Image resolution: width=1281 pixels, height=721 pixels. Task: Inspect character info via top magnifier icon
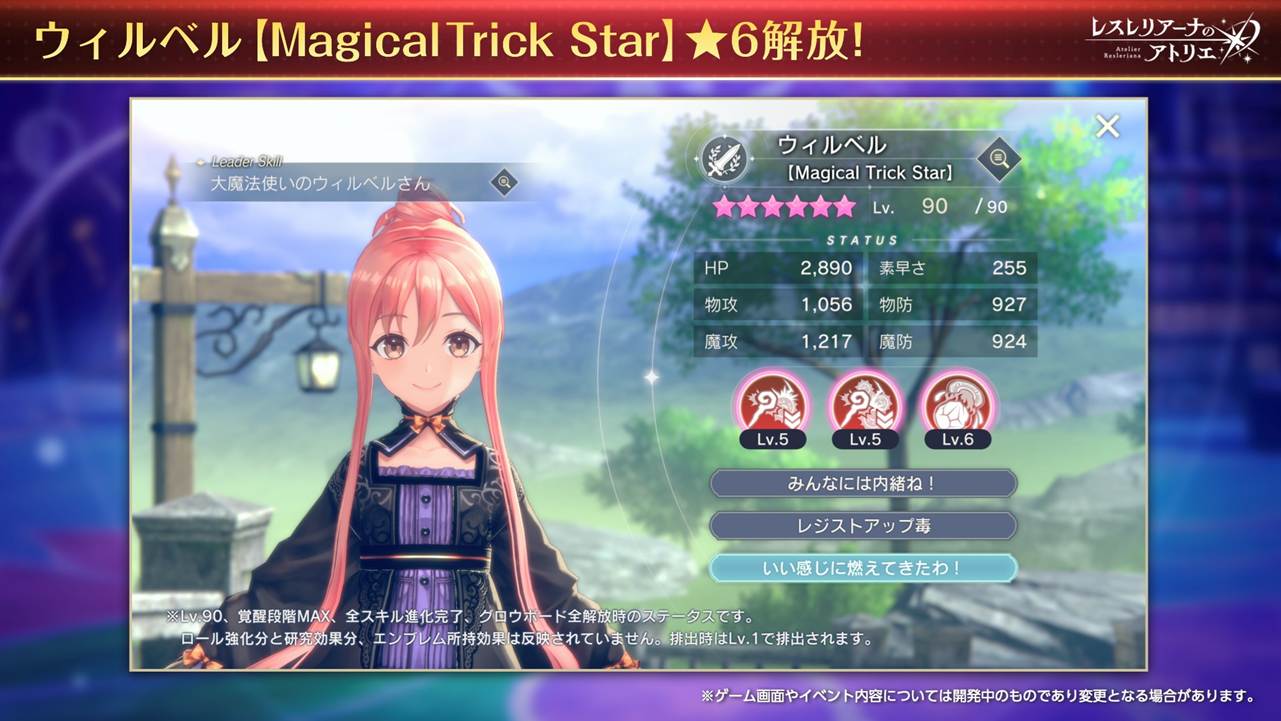point(997,157)
